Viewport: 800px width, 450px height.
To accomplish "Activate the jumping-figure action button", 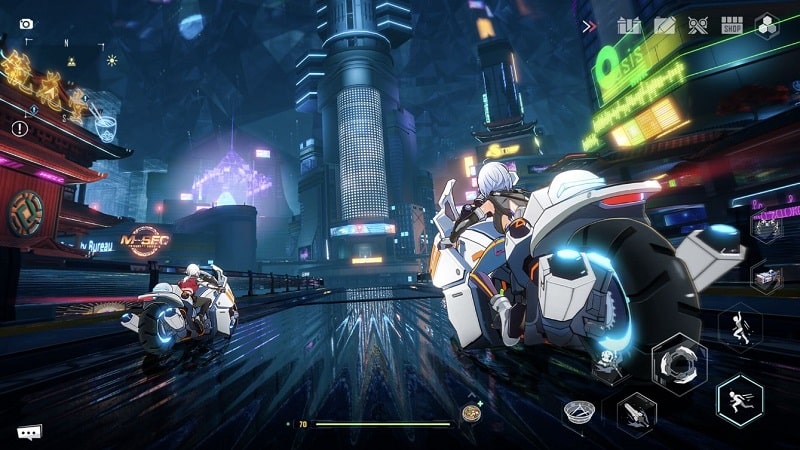I will pyautogui.click(x=740, y=328).
